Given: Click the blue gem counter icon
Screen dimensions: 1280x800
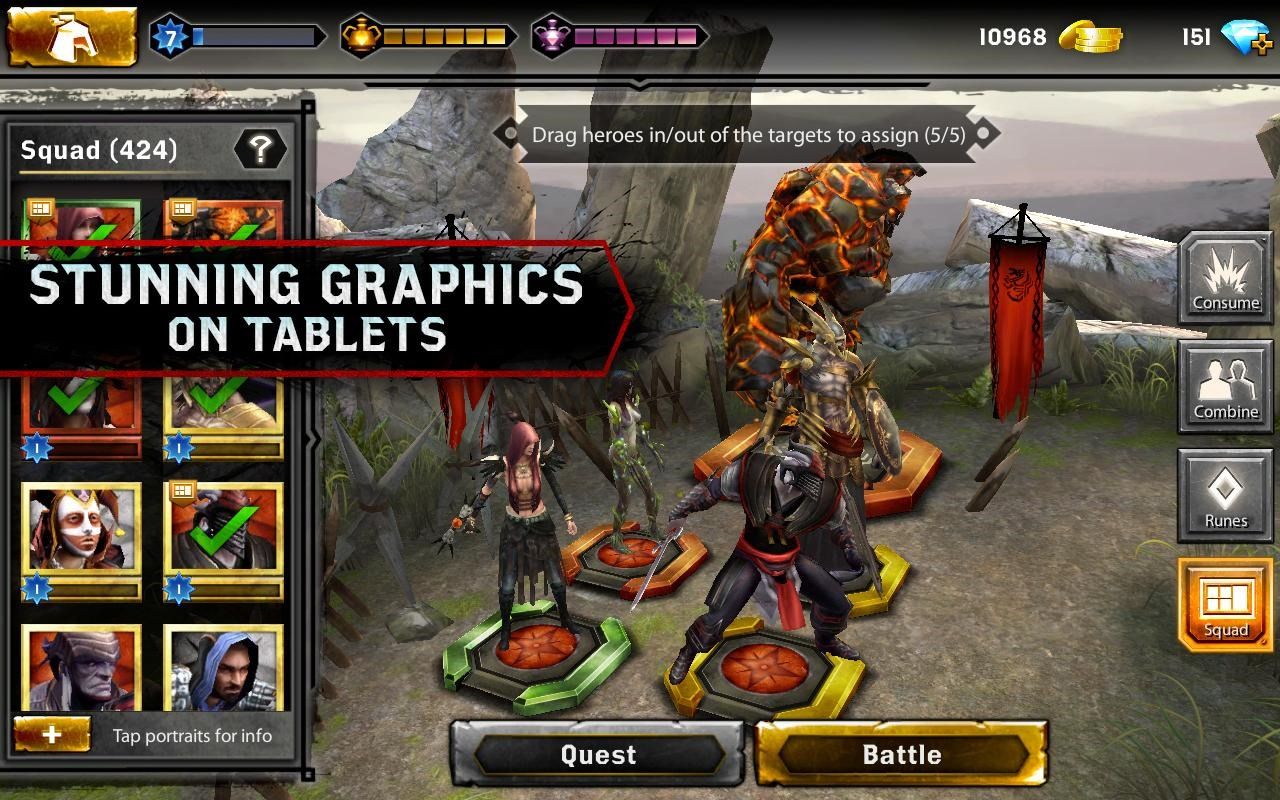Looking at the screenshot, I should coord(1246,35).
